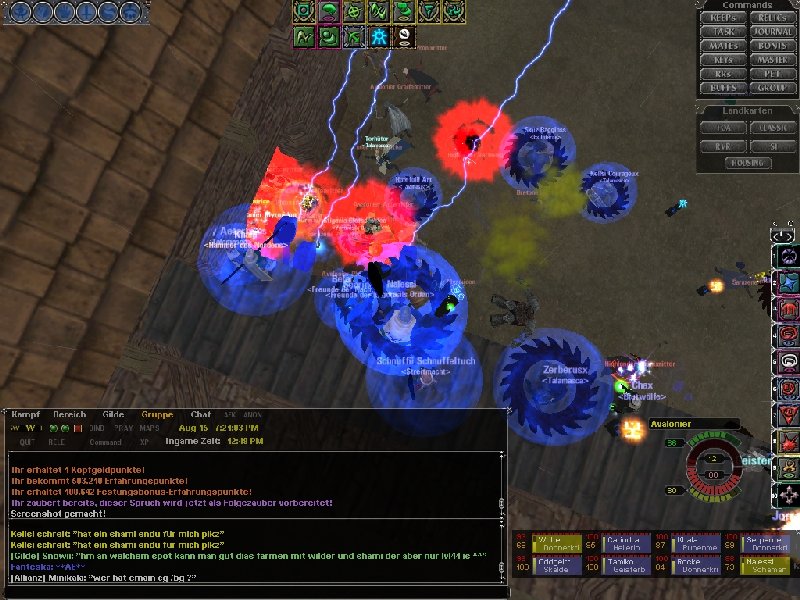
Task: Click the RELICs command button
Action: (x=772, y=18)
